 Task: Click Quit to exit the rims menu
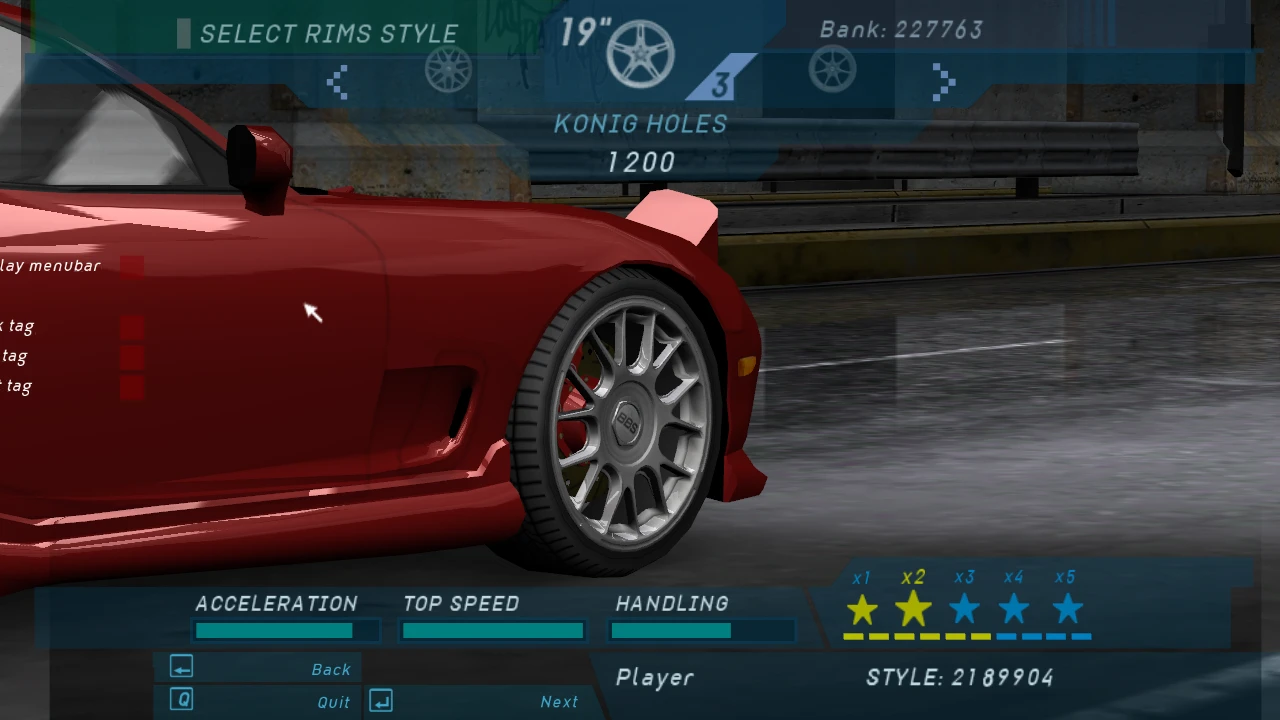pos(333,702)
